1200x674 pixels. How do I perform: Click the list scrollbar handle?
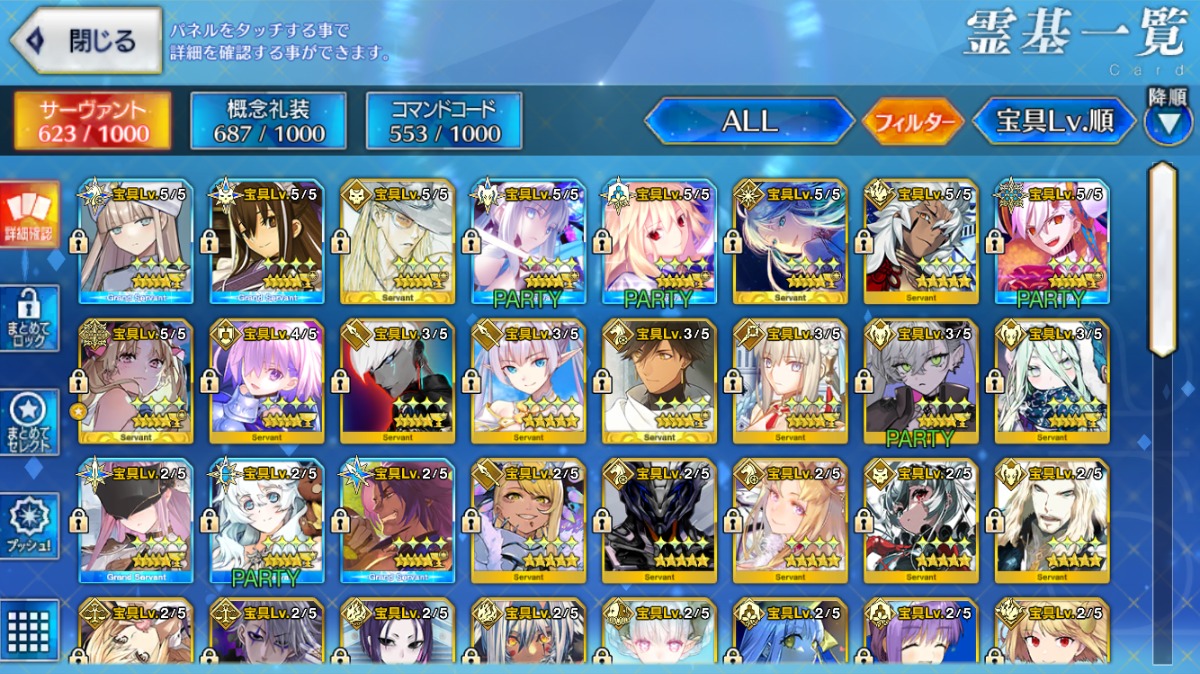(1162, 260)
